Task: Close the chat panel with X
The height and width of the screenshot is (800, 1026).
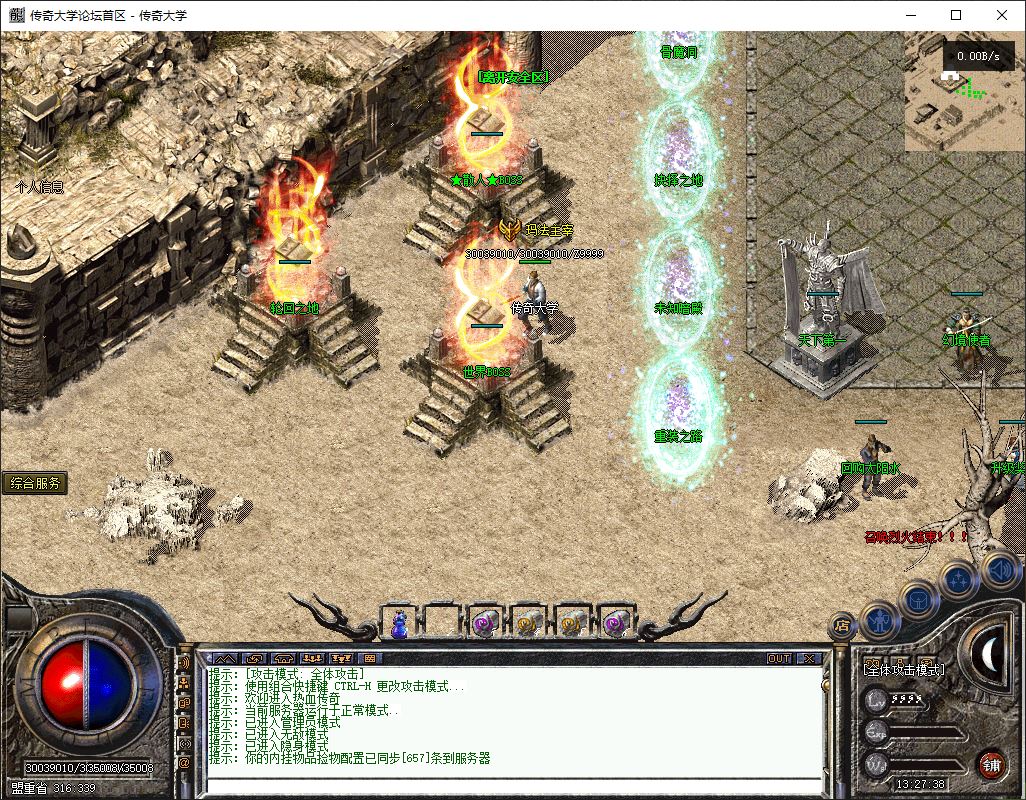Action: 808,659
